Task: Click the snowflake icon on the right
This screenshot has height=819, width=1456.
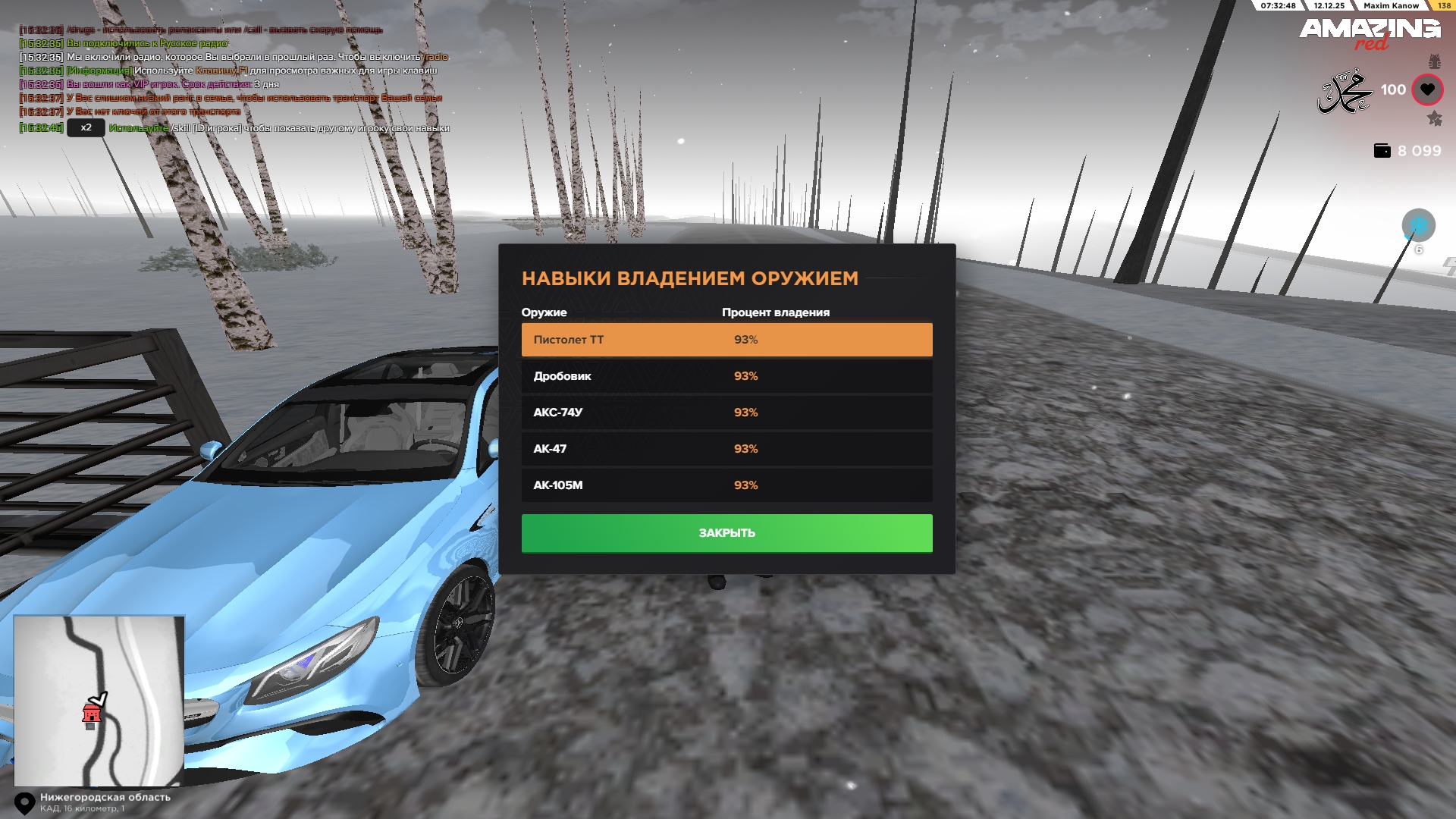Action: (x=1418, y=225)
